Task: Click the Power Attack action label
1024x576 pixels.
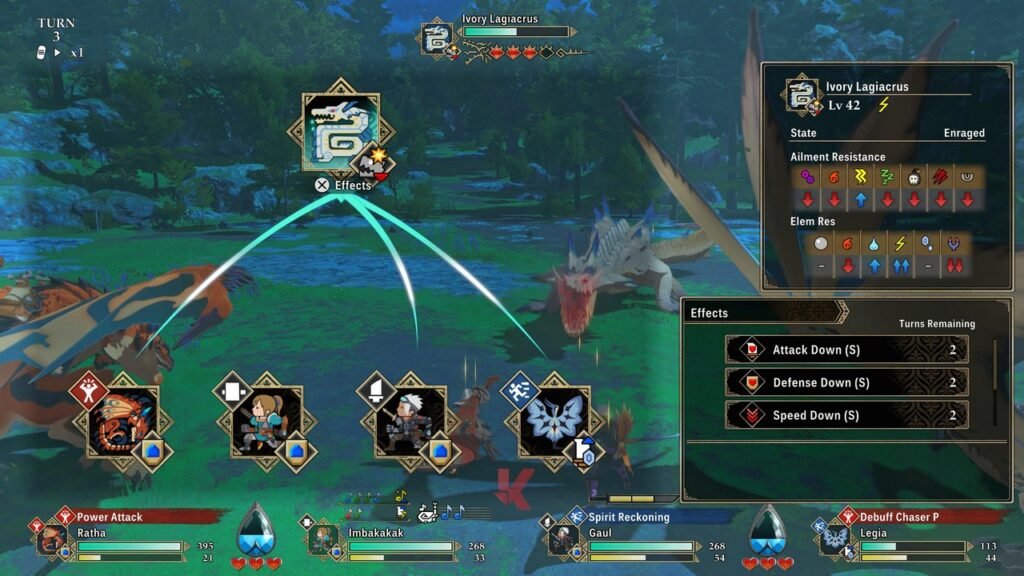Action: click(x=110, y=517)
